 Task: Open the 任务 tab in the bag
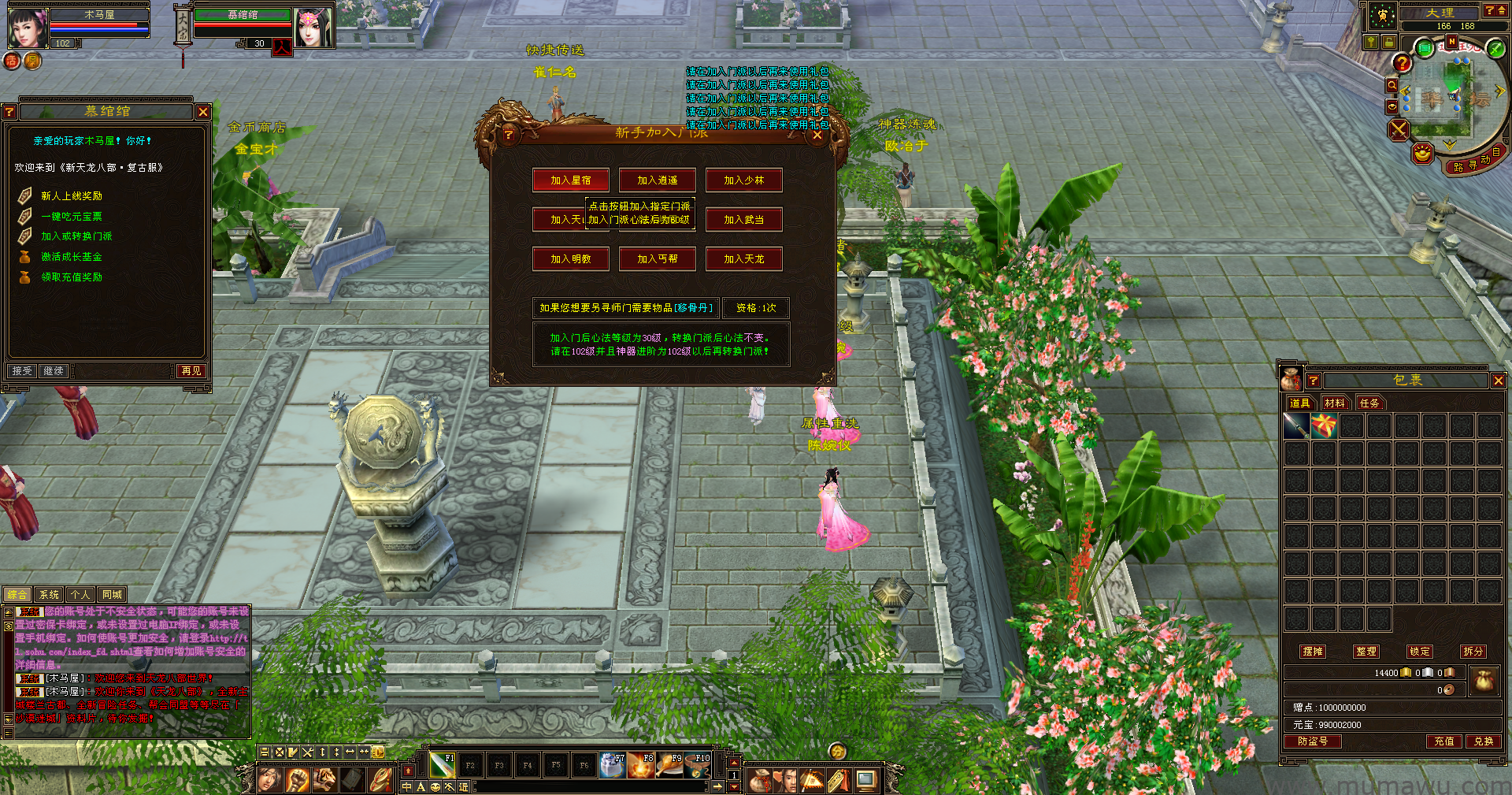point(1369,403)
